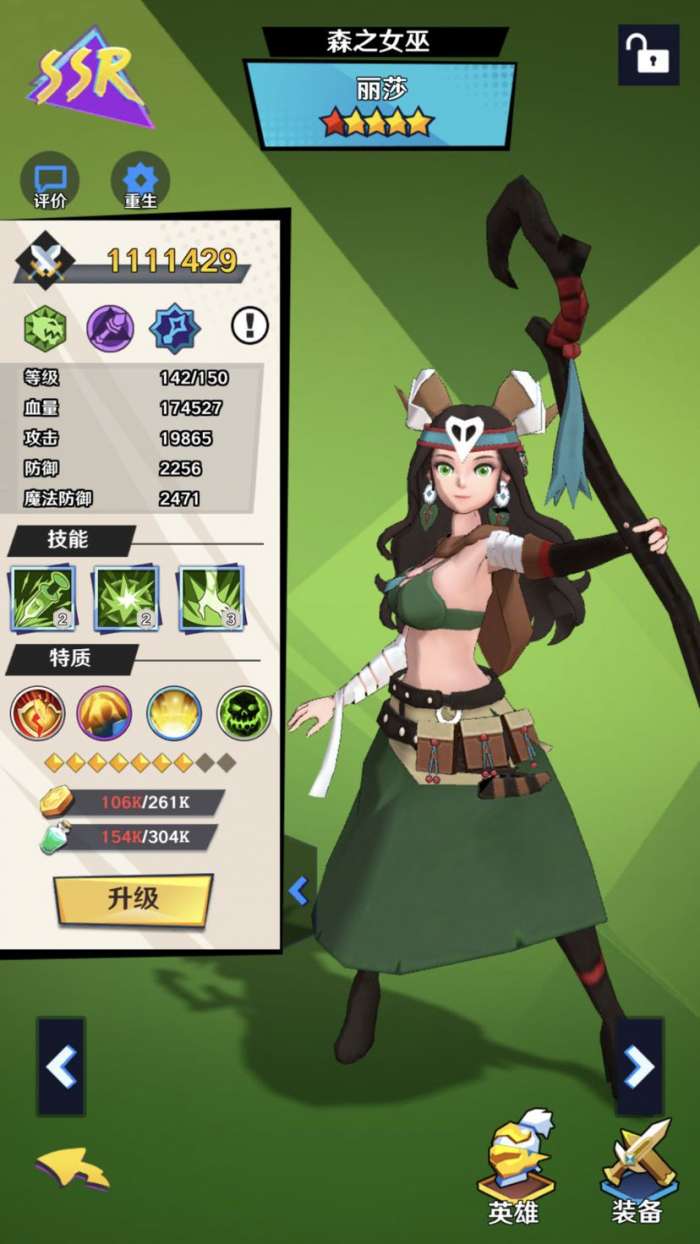Collapse the stats panel with blue arrow
Screen dimensions: 700x1244
[x=298, y=889]
